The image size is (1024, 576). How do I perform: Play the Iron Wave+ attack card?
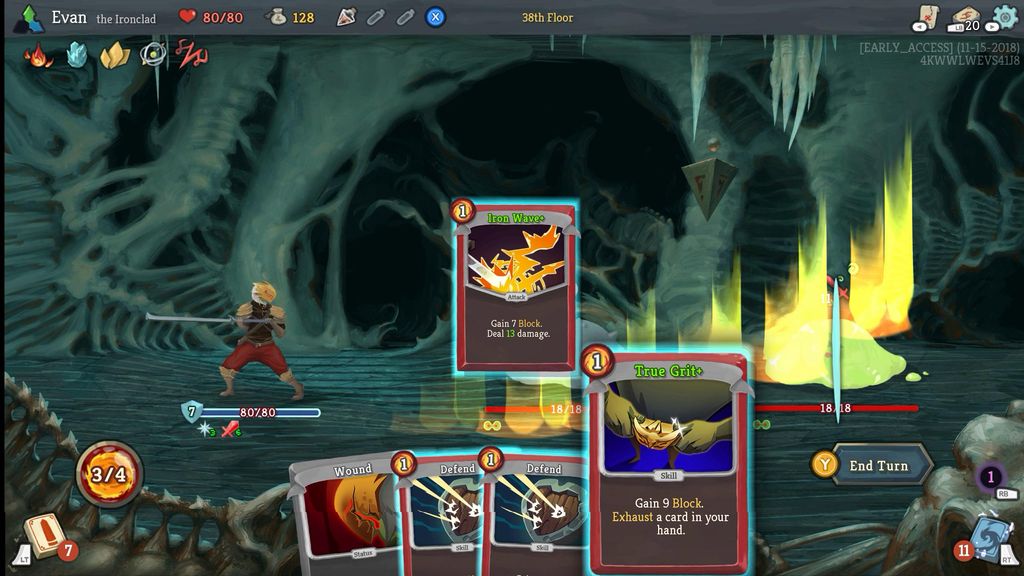coord(516,285)
